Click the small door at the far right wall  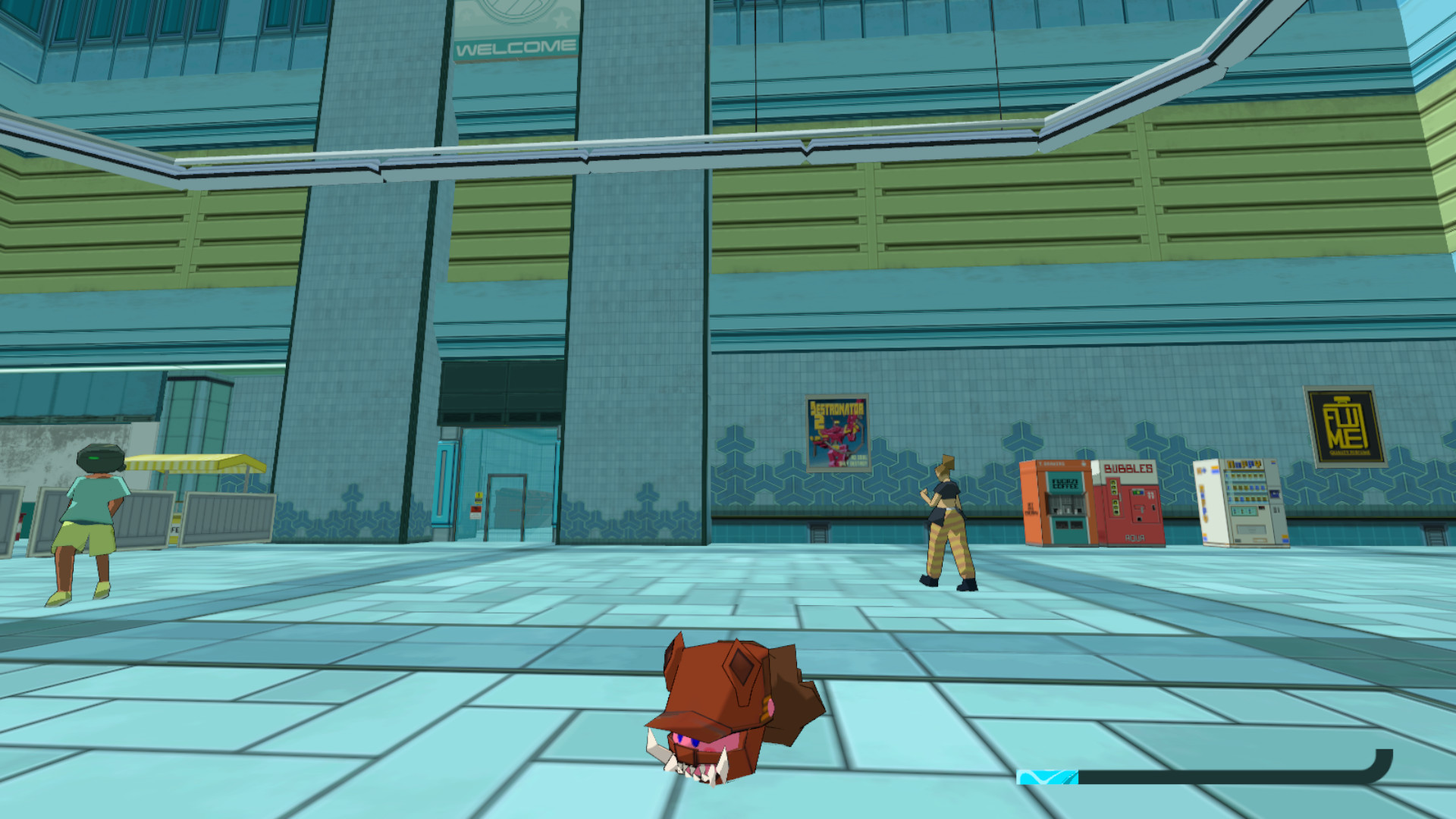click(1435, 537)
